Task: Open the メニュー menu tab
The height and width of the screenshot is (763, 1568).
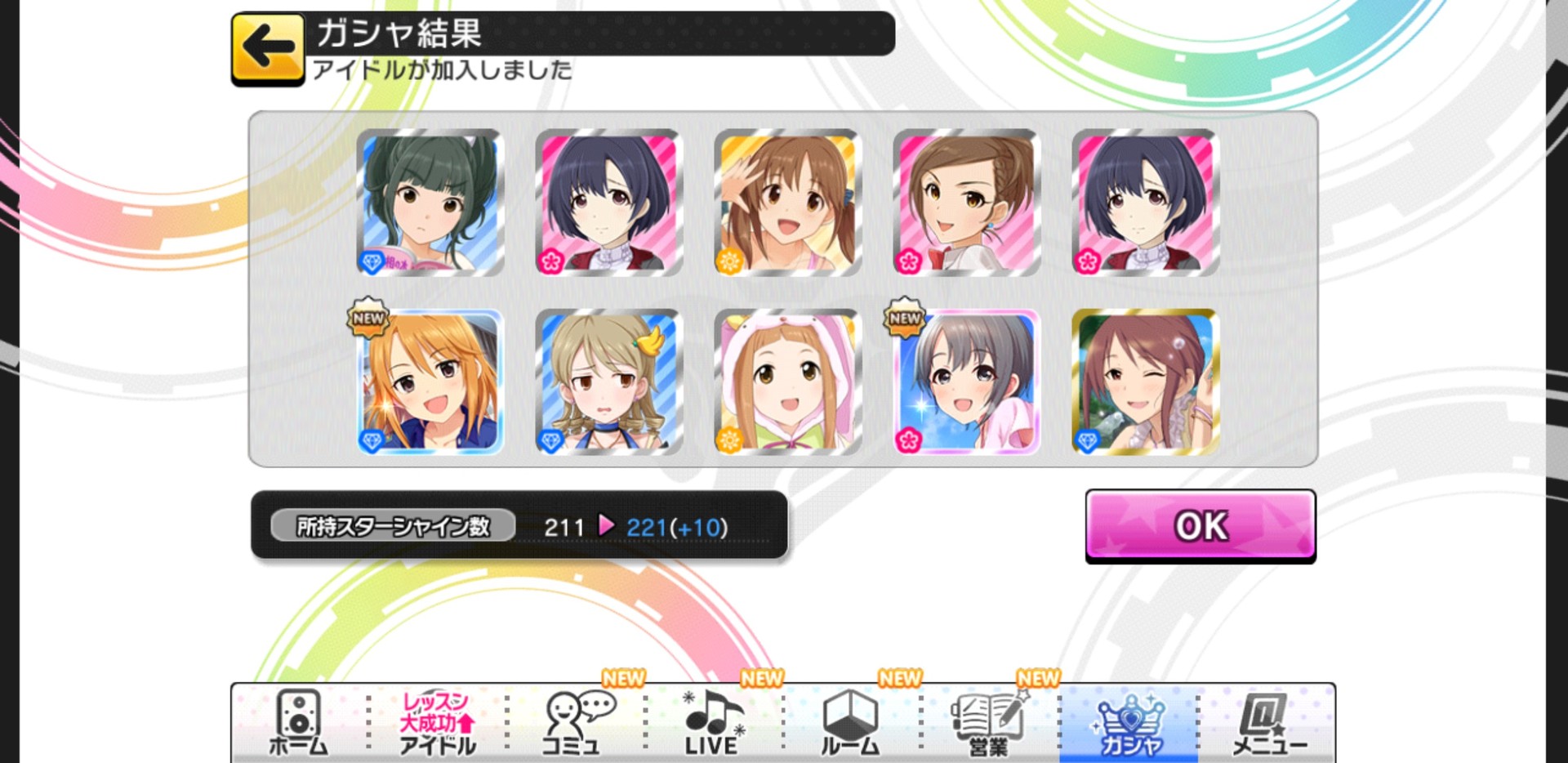Action: (x=1268, y=723)
